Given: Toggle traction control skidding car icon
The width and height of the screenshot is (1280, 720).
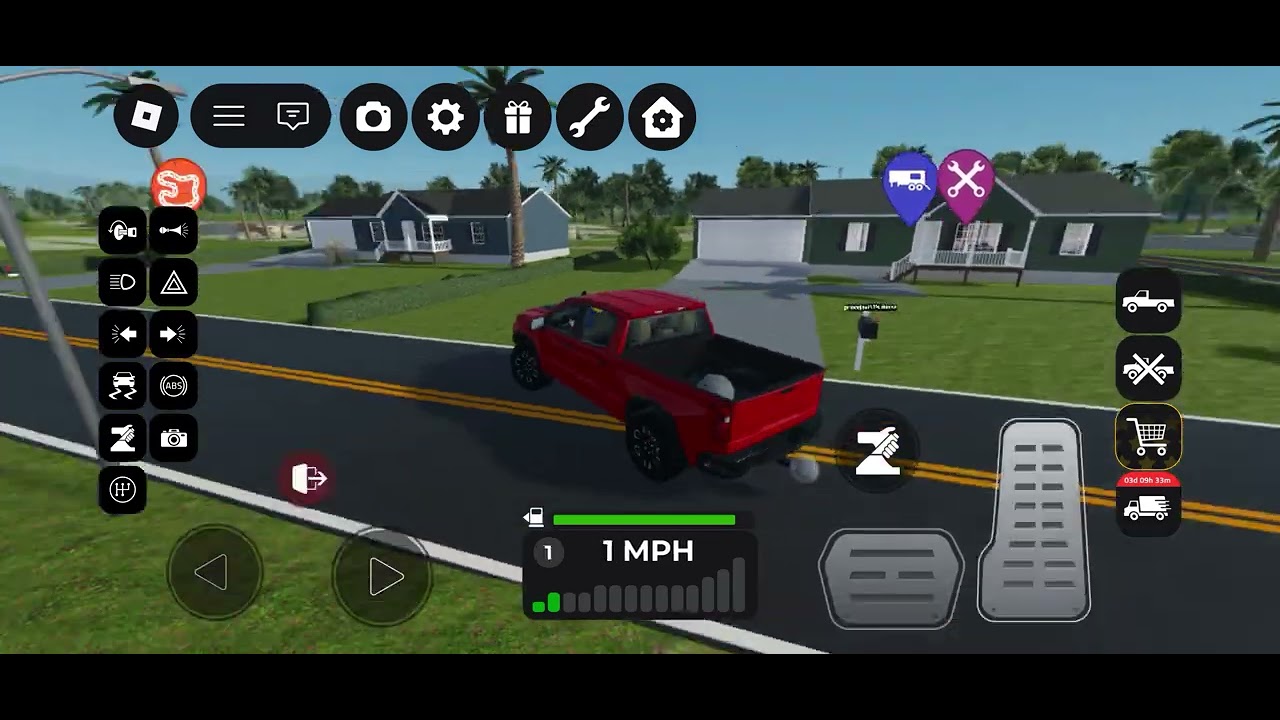Looking at the screenshot, I should point(123,387).
